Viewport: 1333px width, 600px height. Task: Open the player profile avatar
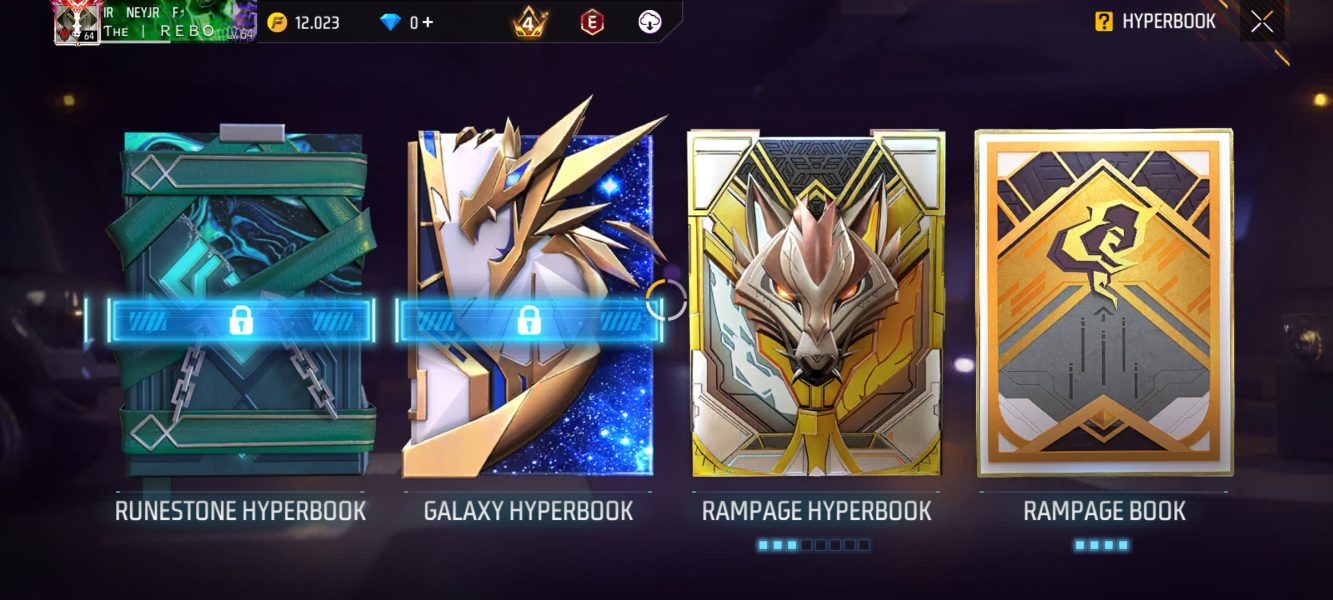(x=76, y=23)
